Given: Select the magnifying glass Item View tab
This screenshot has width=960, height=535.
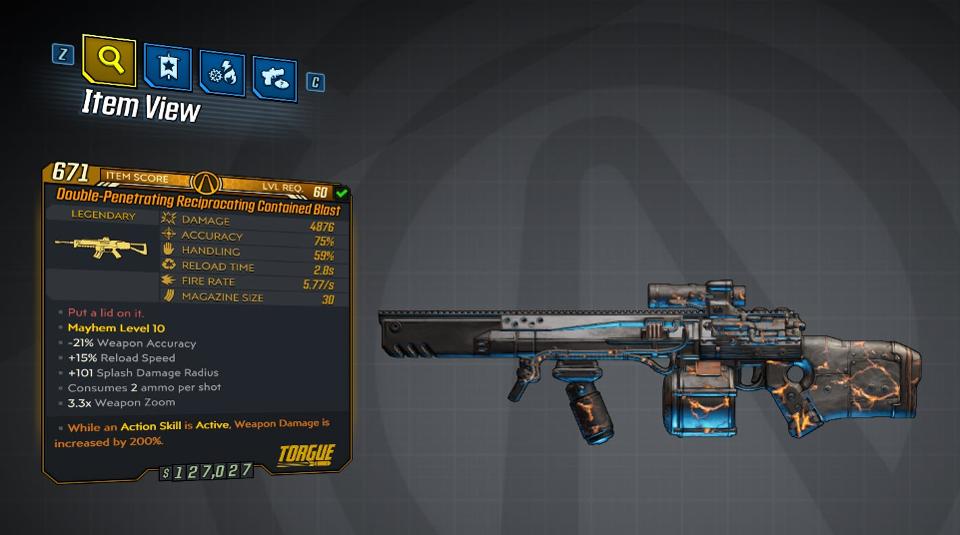Looking at the screenshot, I should click(x=110, y=61).
